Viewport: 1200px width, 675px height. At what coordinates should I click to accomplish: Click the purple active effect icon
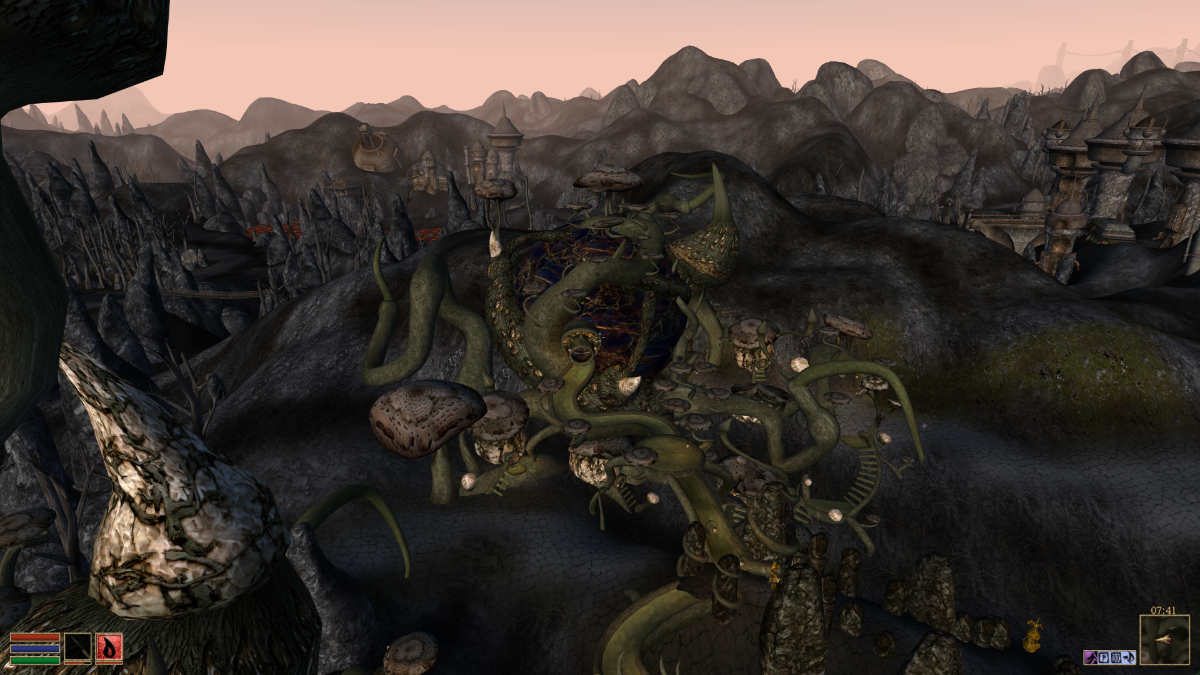[1090, 657]
